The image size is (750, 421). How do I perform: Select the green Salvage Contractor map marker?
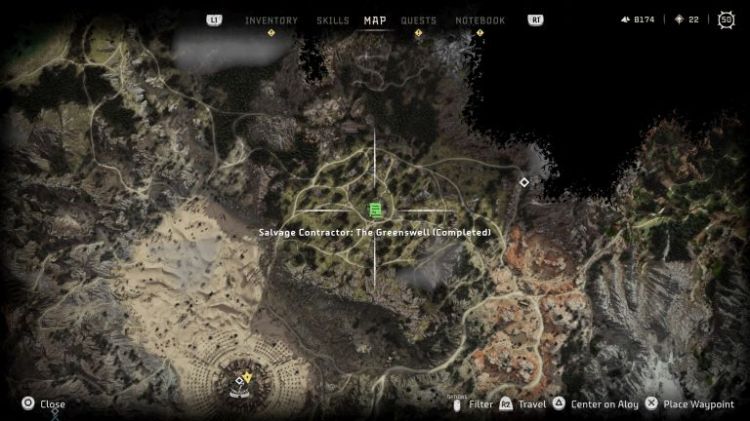click(x=375, y=209)
